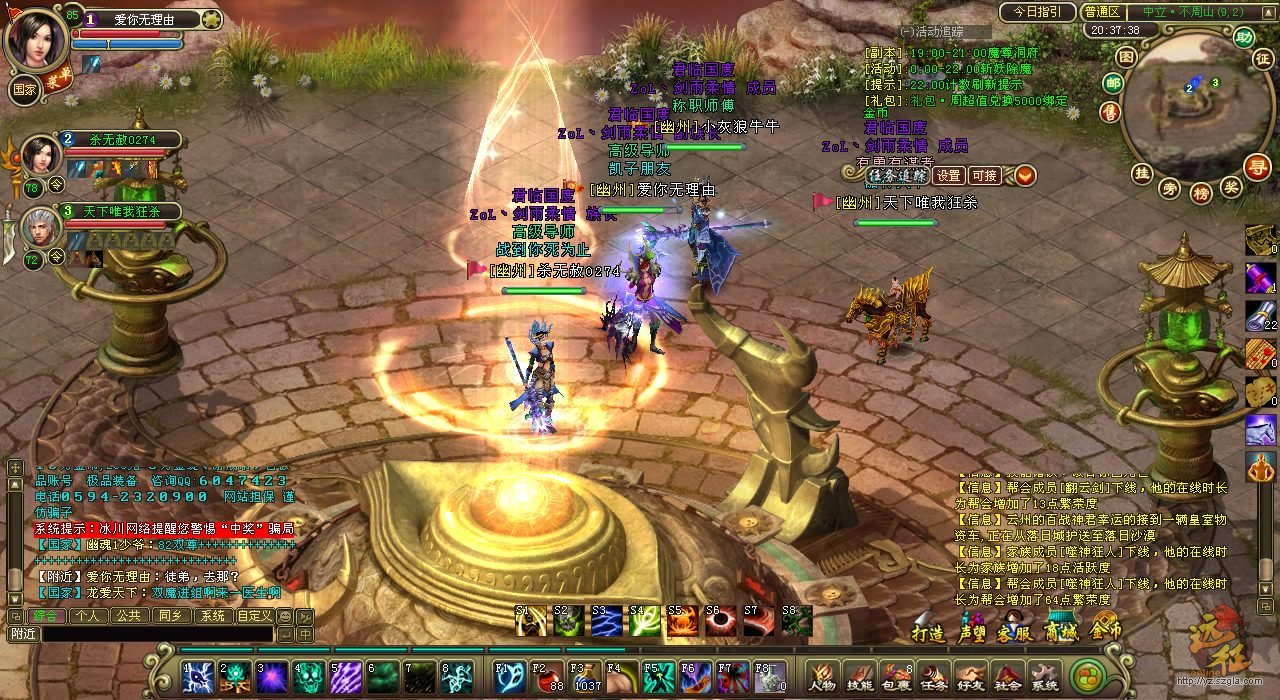Collapse quest tracker with orange arrow button

tap(1026, 176)
